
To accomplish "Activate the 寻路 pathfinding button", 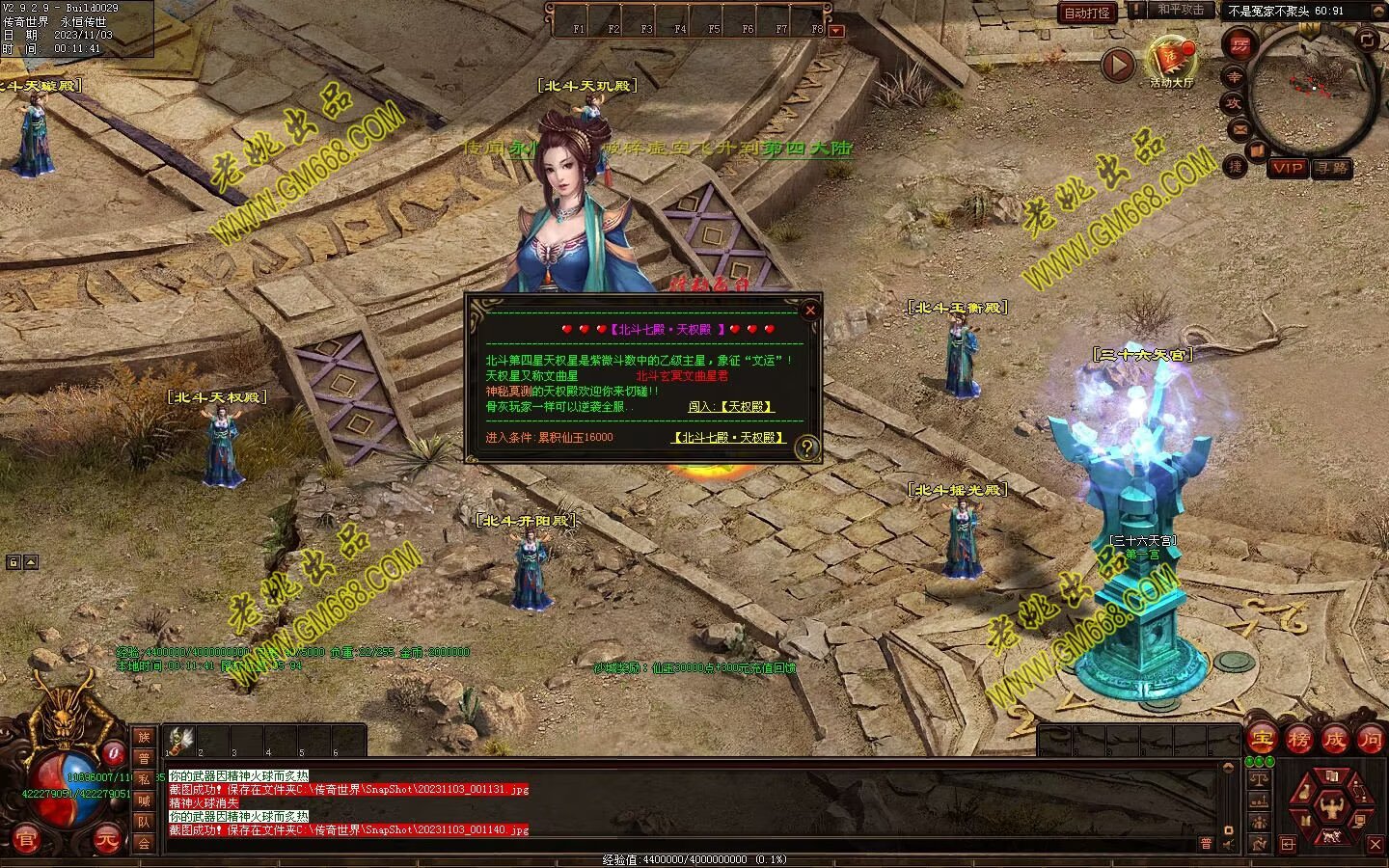I will (x=1332, y=168).
